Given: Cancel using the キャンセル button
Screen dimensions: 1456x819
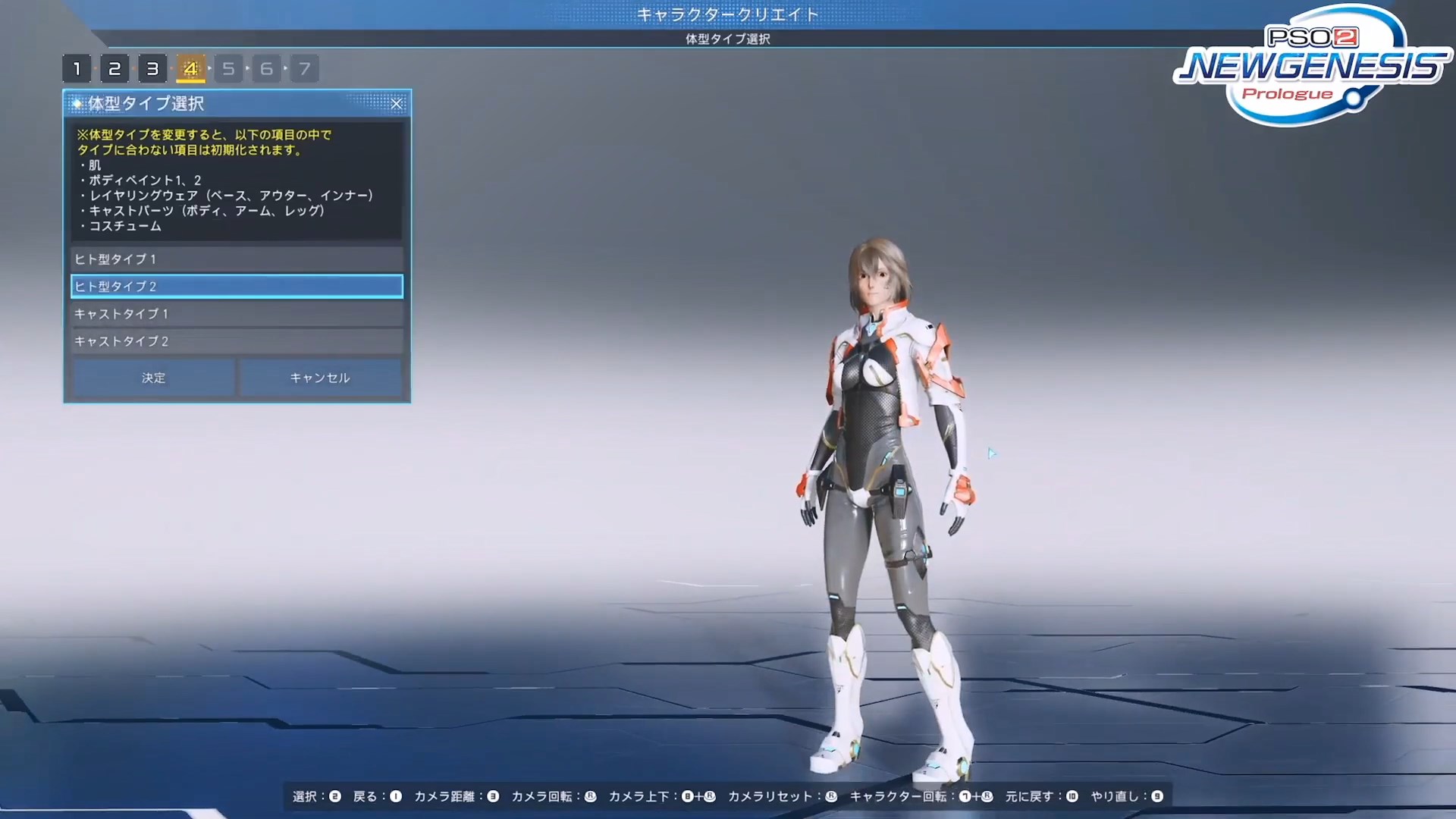Looking at the screenshot, I should 320,378.
